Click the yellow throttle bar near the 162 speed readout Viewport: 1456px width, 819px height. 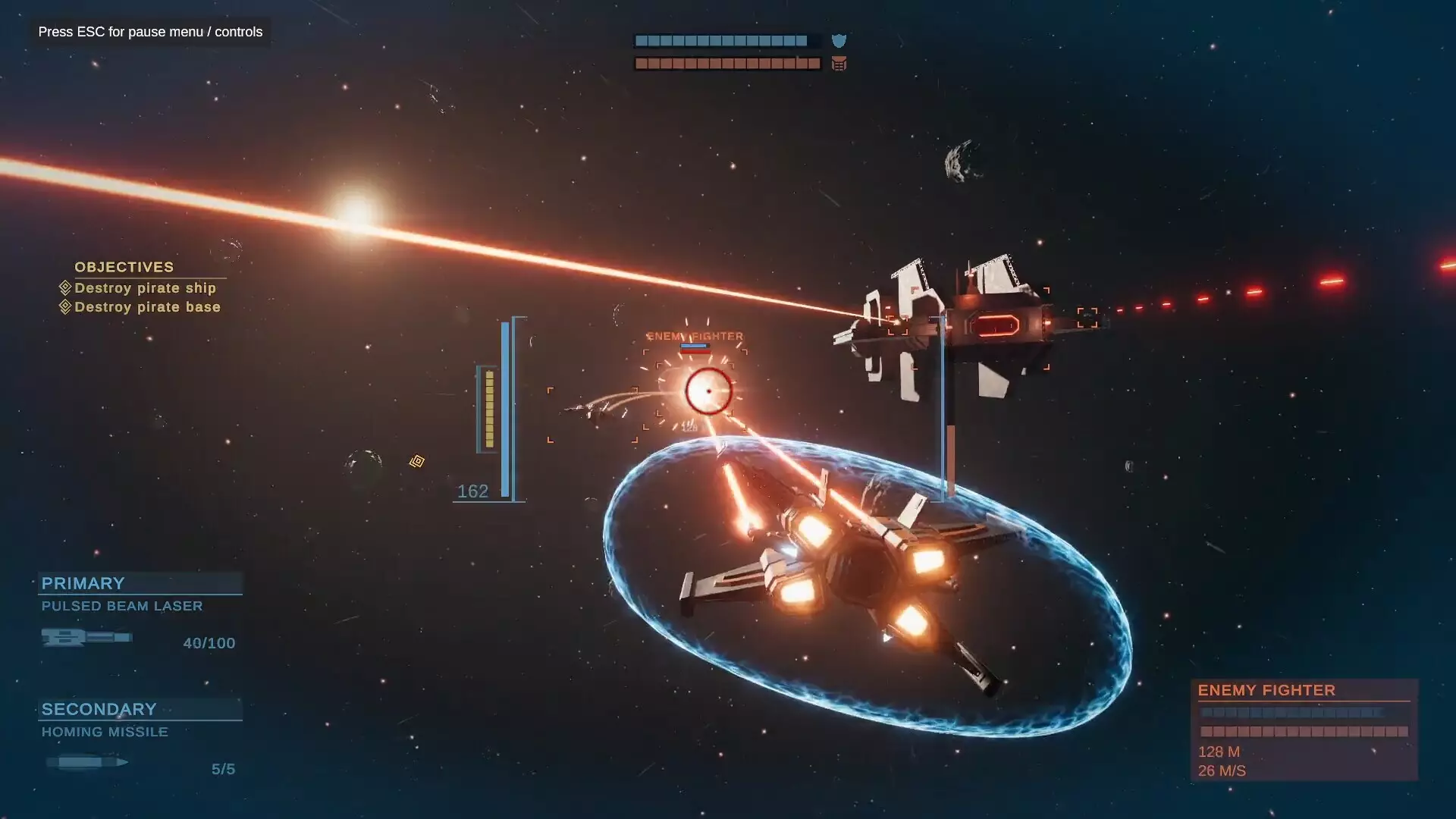tap(488, 409)
